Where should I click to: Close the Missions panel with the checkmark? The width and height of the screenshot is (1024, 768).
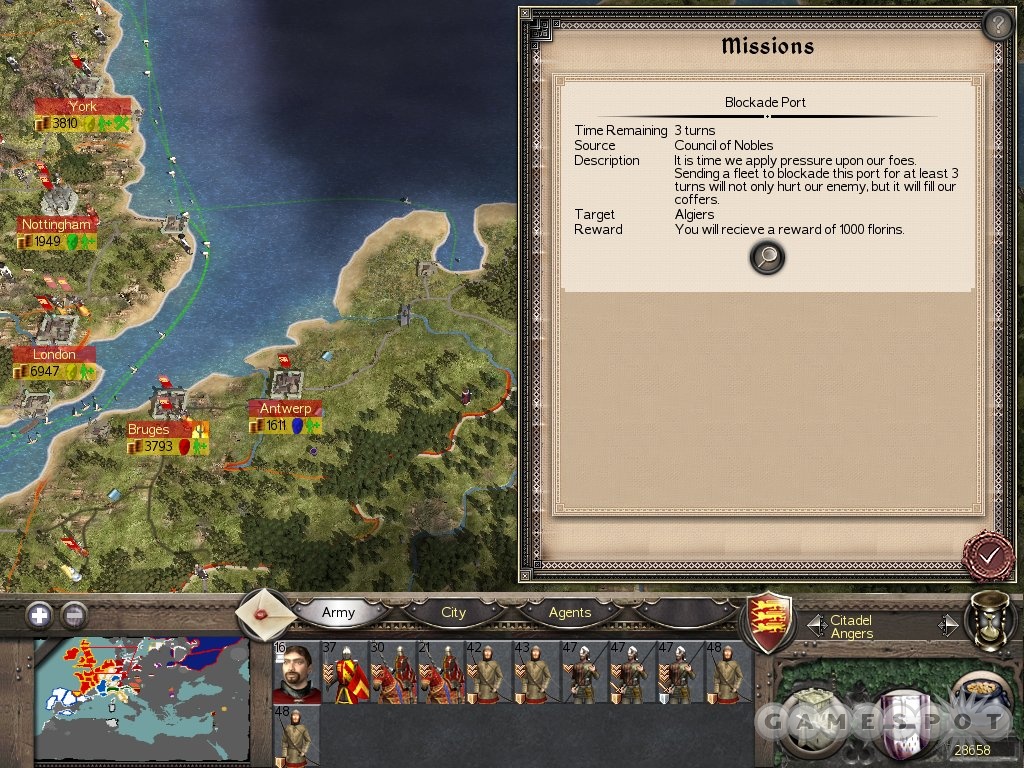pyautogui.click(x=988, y=555)
